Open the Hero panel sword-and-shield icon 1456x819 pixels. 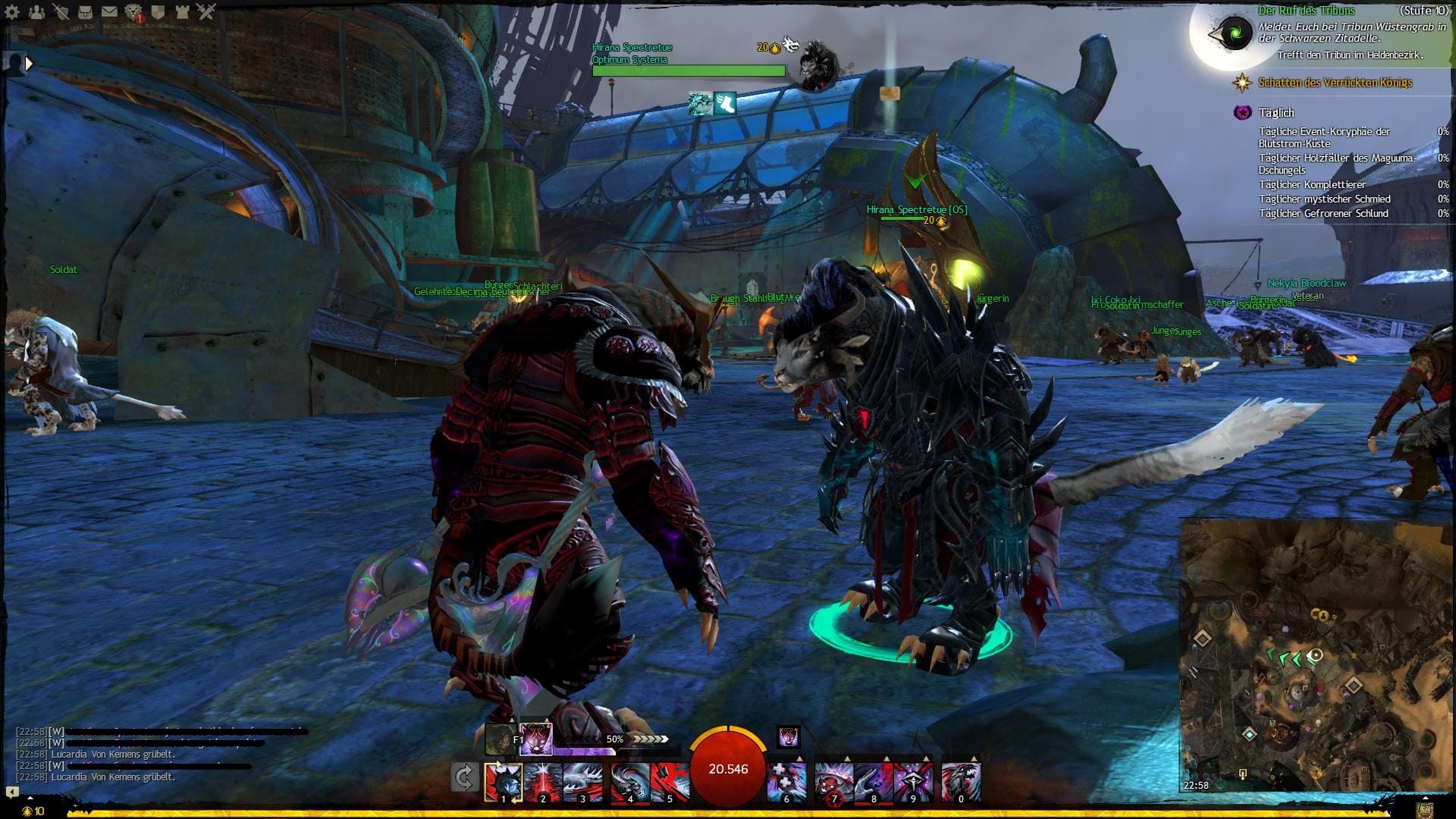click(61, 11)
